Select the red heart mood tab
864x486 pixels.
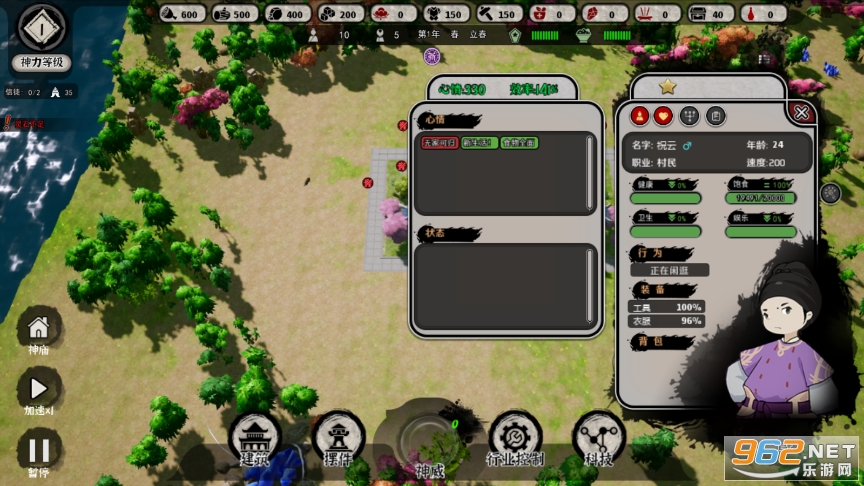point(663,116)
